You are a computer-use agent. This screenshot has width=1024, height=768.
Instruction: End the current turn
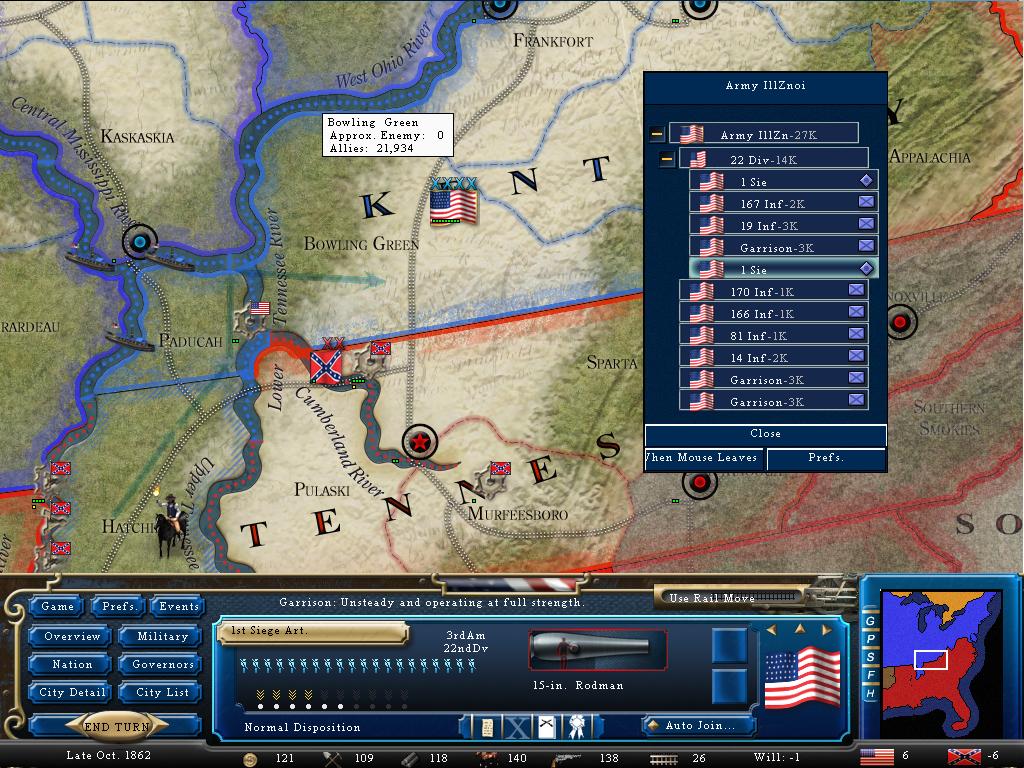(x=118, y=726)
